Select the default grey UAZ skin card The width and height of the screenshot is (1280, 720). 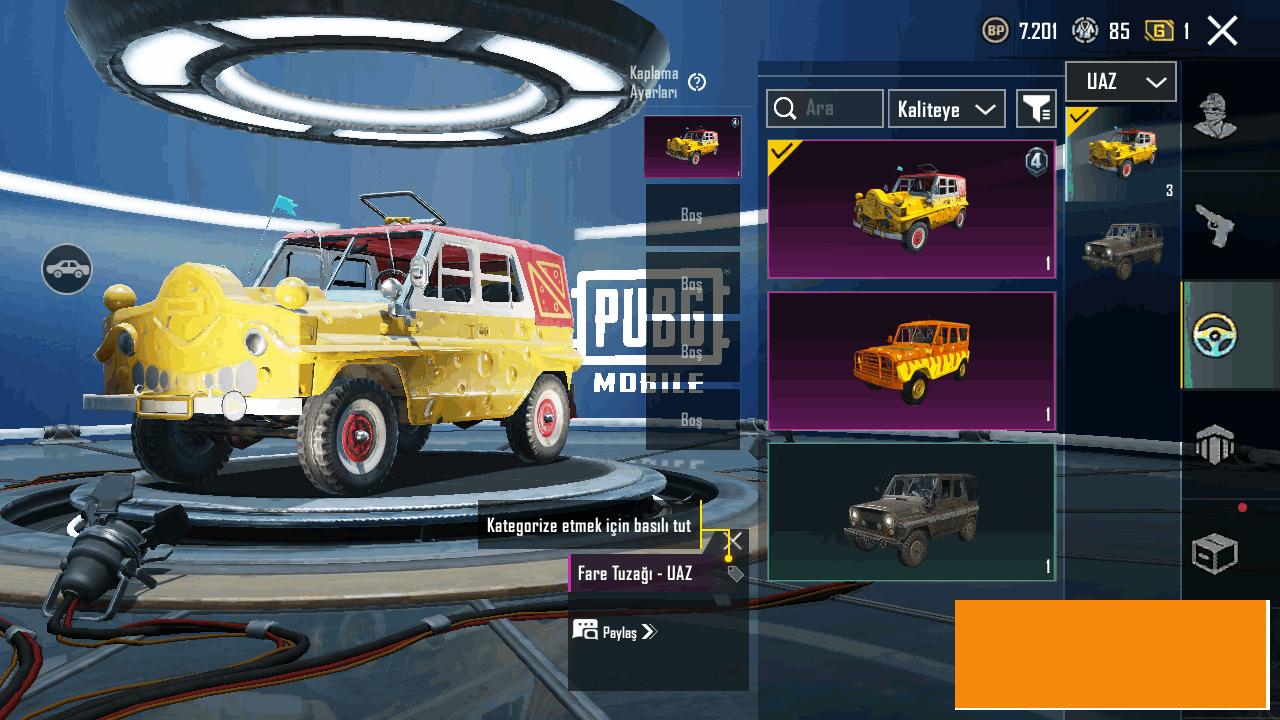(x=911, y=512)
